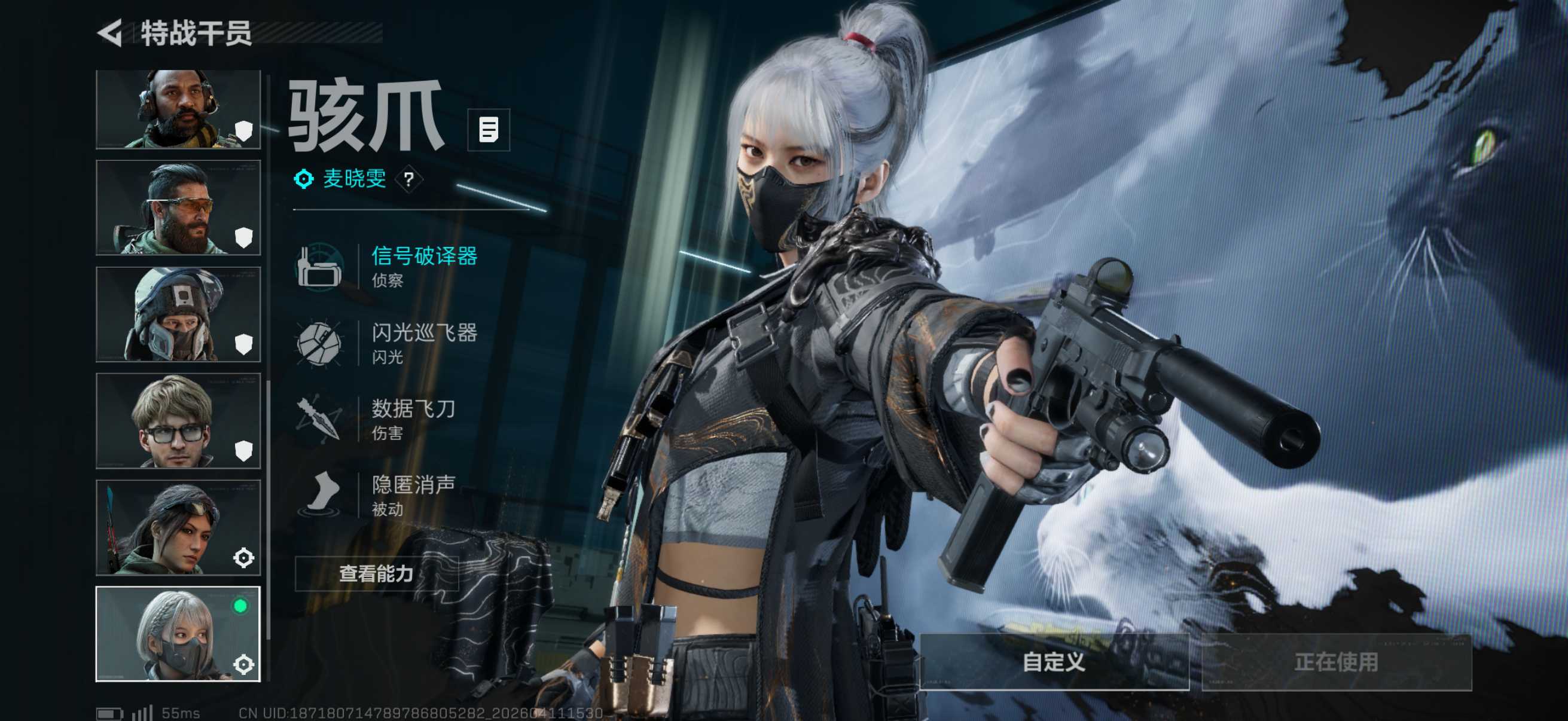Click the 正在使用 in-use button
Viewport: 1568px width, 721px height.
1336,661
